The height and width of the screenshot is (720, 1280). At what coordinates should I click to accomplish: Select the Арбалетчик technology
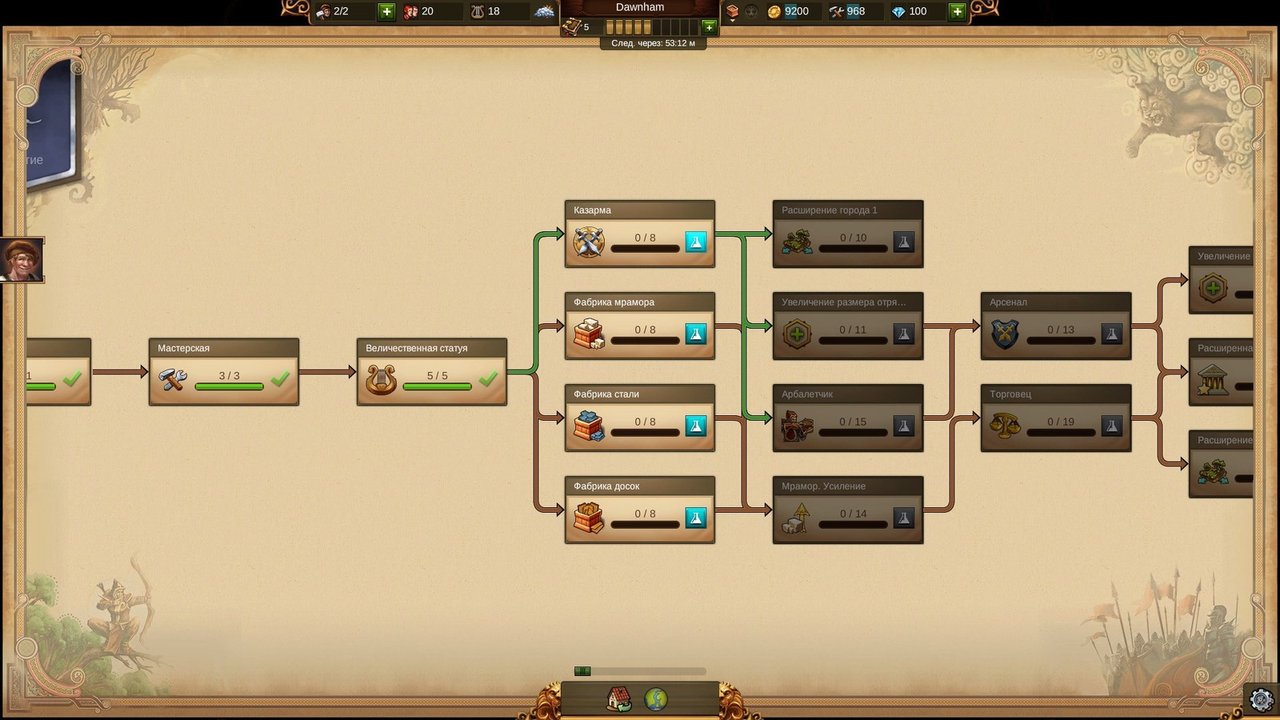click(847, 418)
